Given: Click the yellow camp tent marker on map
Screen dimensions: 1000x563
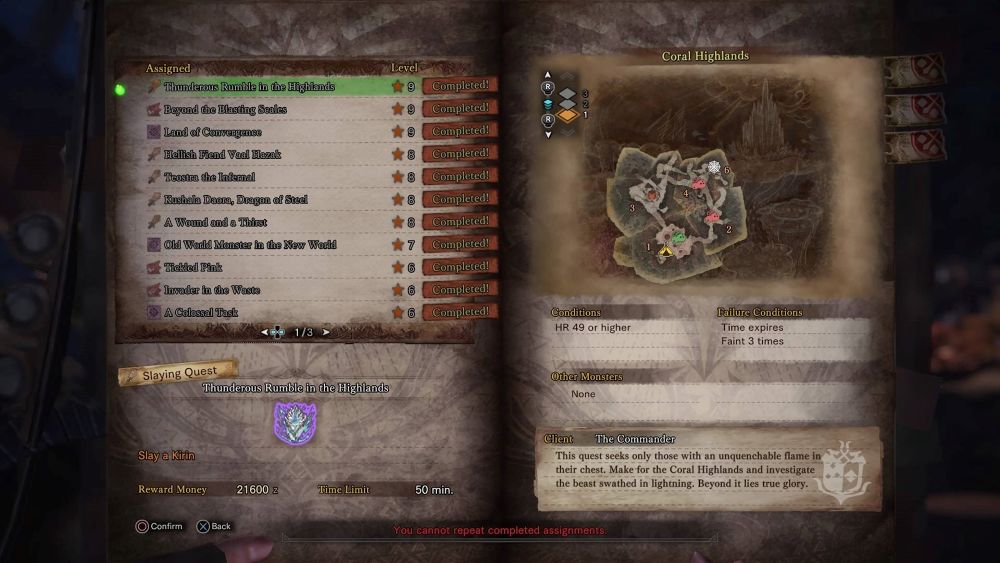Looking at the screenshot, I should 666,252.
